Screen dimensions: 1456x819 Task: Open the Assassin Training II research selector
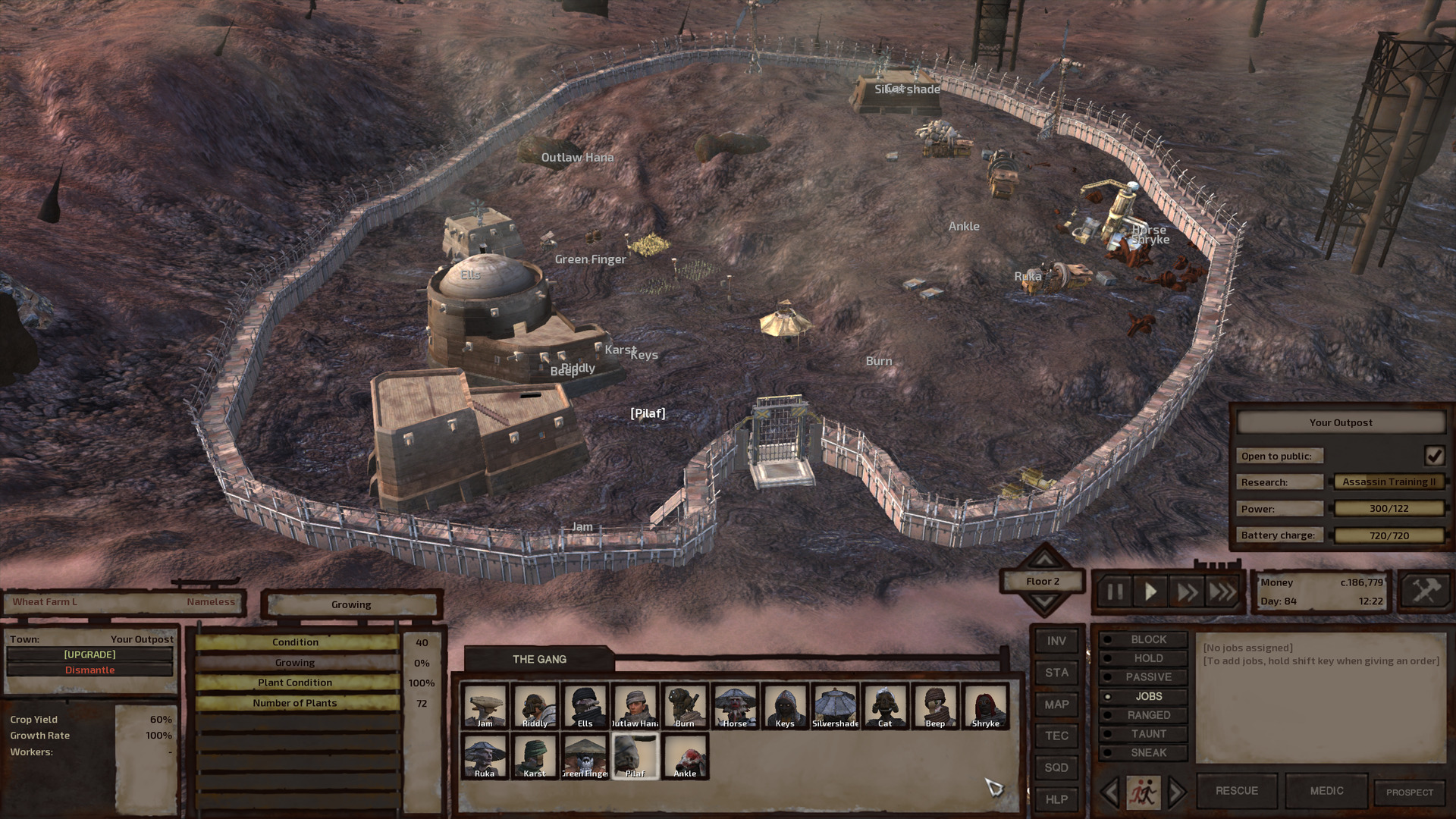point(1390,482)
